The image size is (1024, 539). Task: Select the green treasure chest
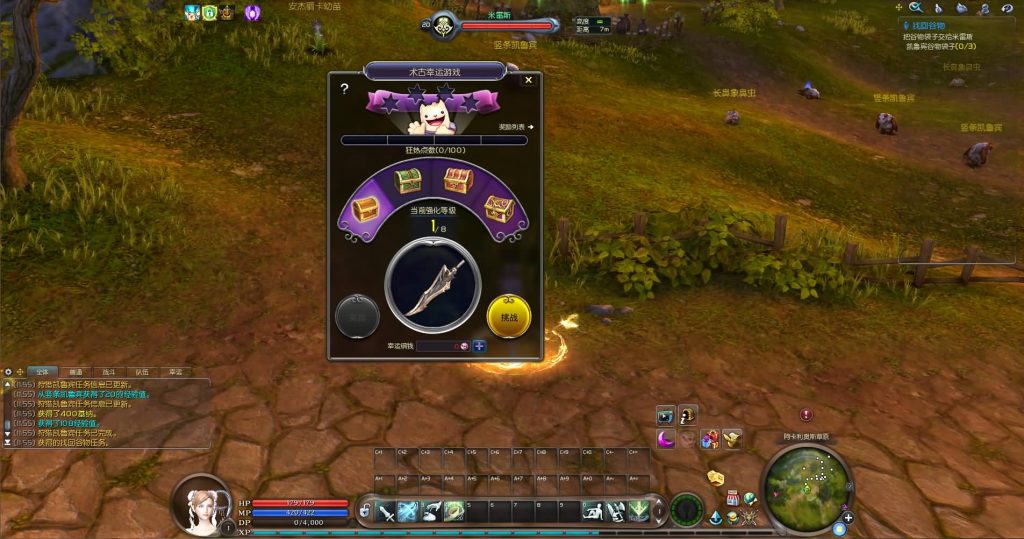click(406, 180)
